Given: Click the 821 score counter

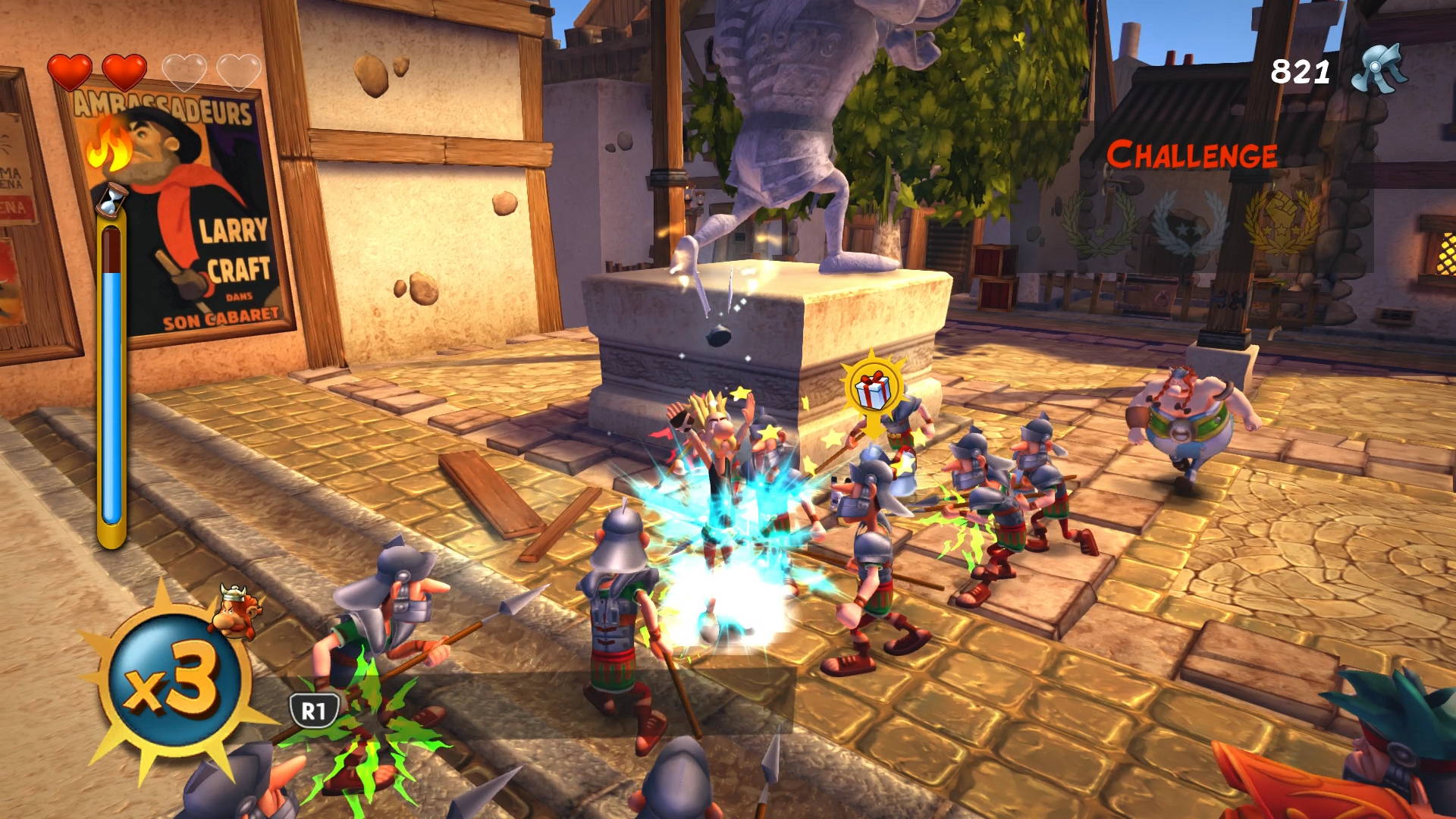Looking at the screenshot, I should coord(1298,72).
